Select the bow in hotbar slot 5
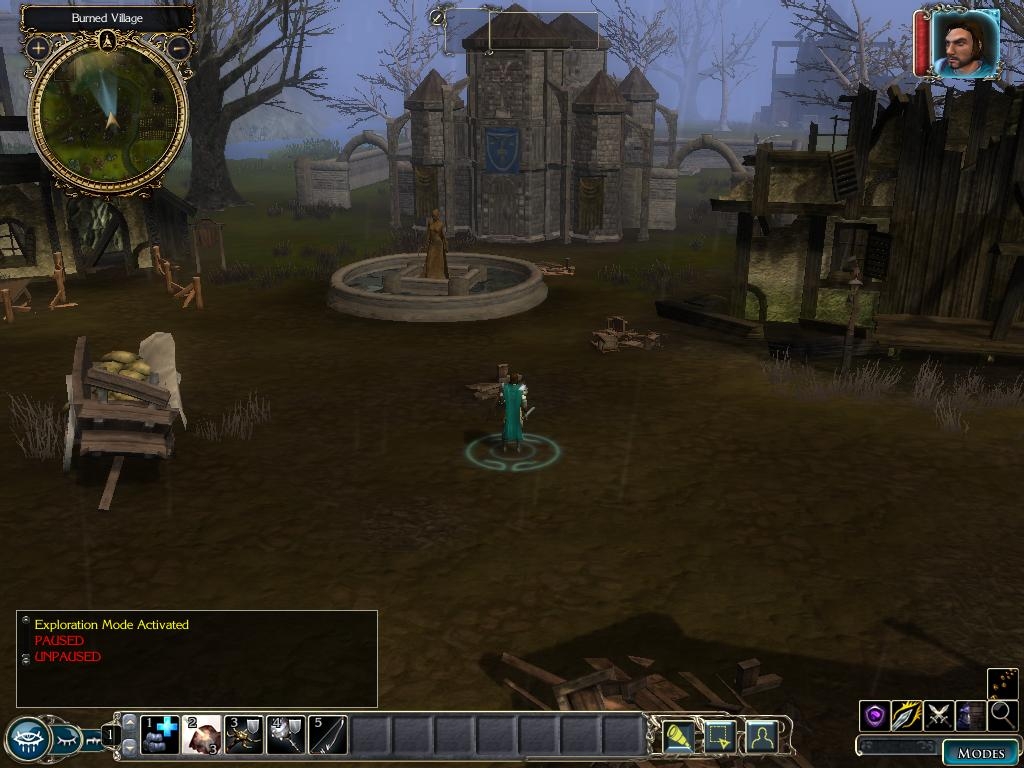The height and width of the screenshot is (768, 1024). [x=328, y=735]
